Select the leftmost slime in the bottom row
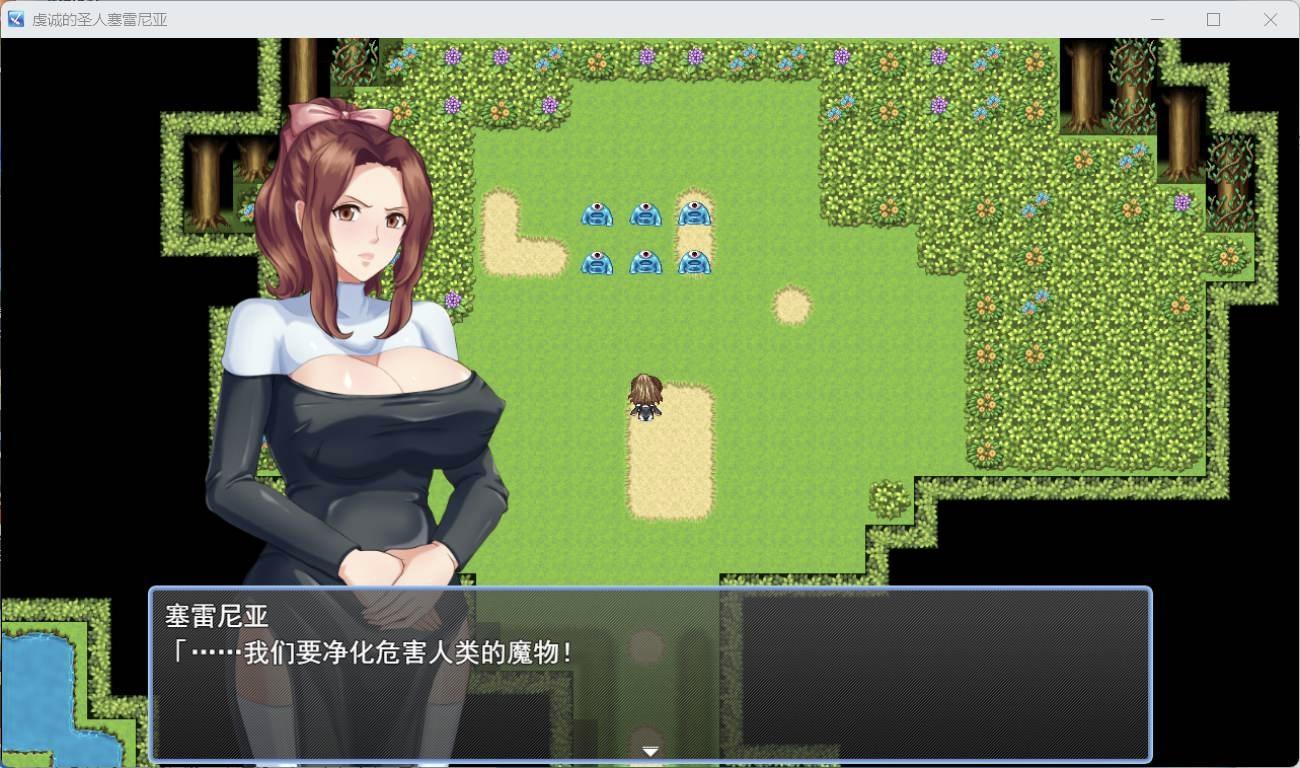This screenshot has width=1300, height=768. click(x=597, y=261)
